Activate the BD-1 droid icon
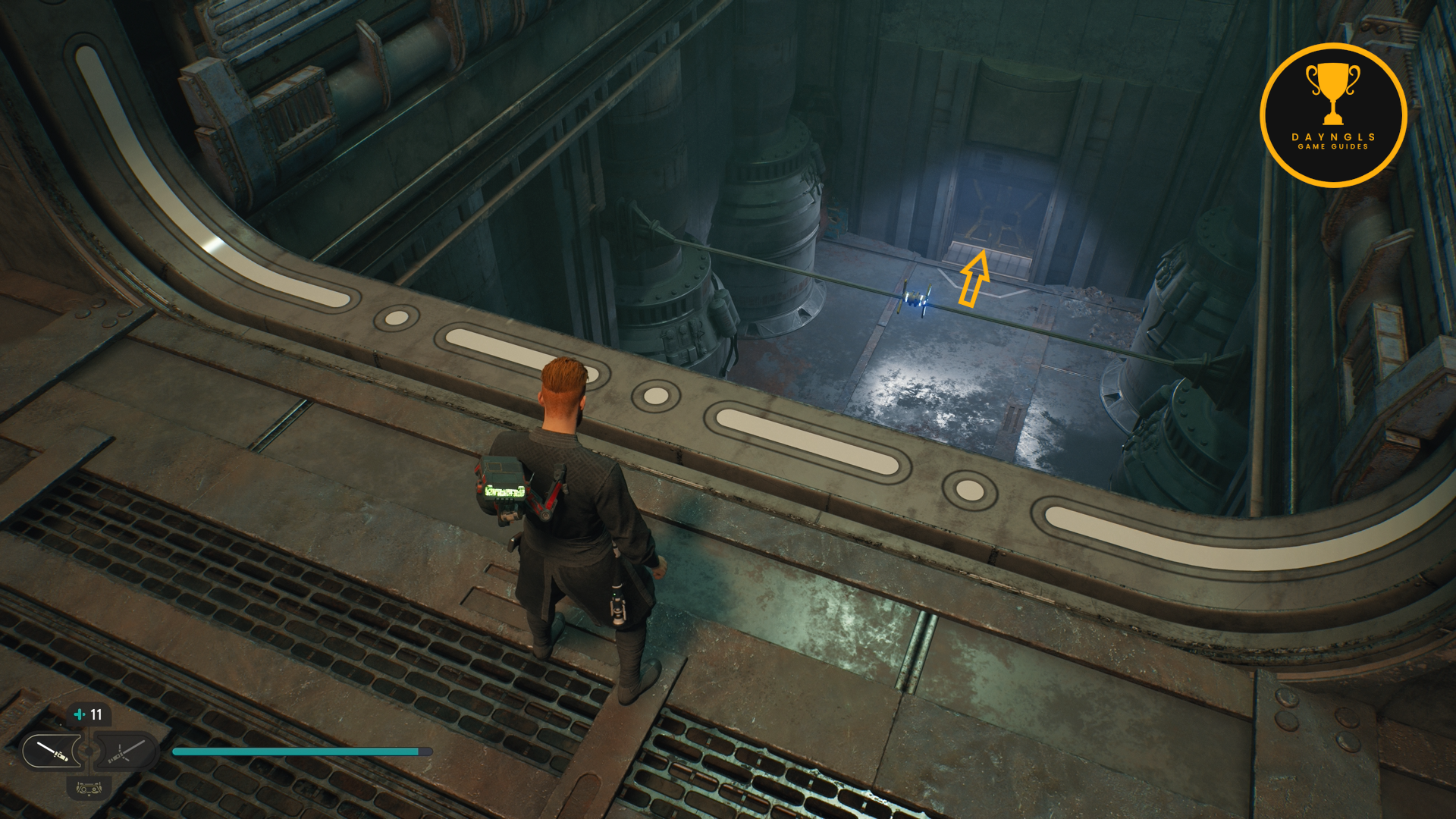Image resolution: width=1456 pixels, height=819 pixels. pyautogui.click(x=89, y=789)
